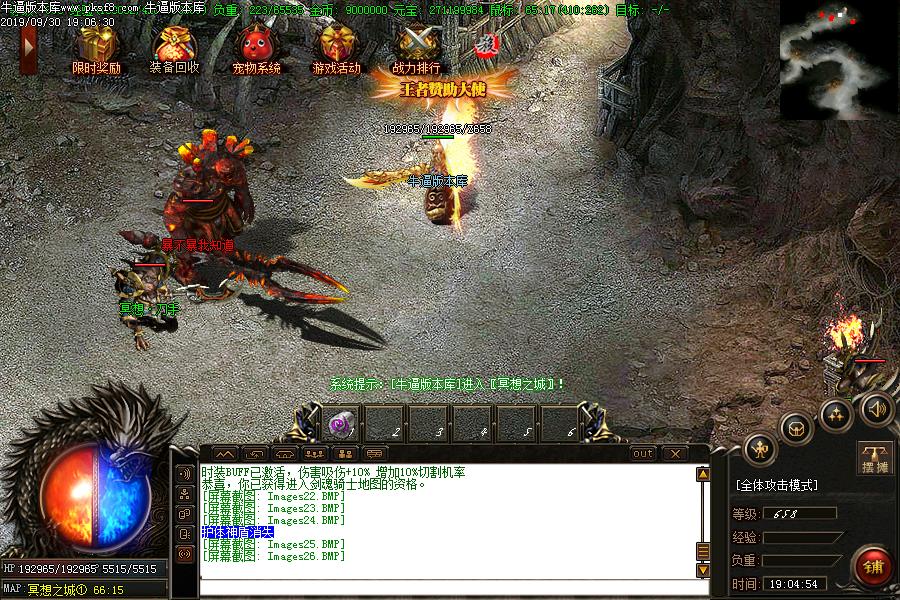The image size is (900, 600).
Task: Open the skills button with three stars
Action: (x=836, y=415)
